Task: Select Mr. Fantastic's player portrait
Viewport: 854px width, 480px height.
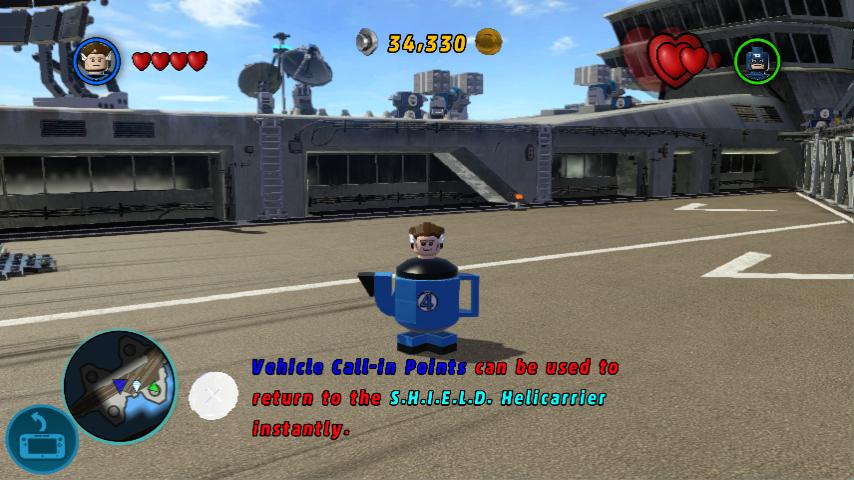Action: tap(97, 60)
